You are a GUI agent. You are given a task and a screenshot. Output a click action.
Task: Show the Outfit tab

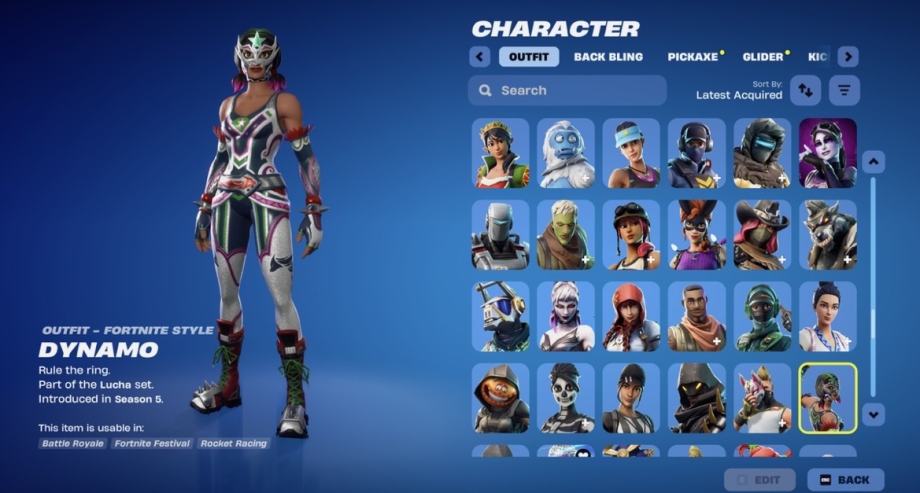coord(529,57)
